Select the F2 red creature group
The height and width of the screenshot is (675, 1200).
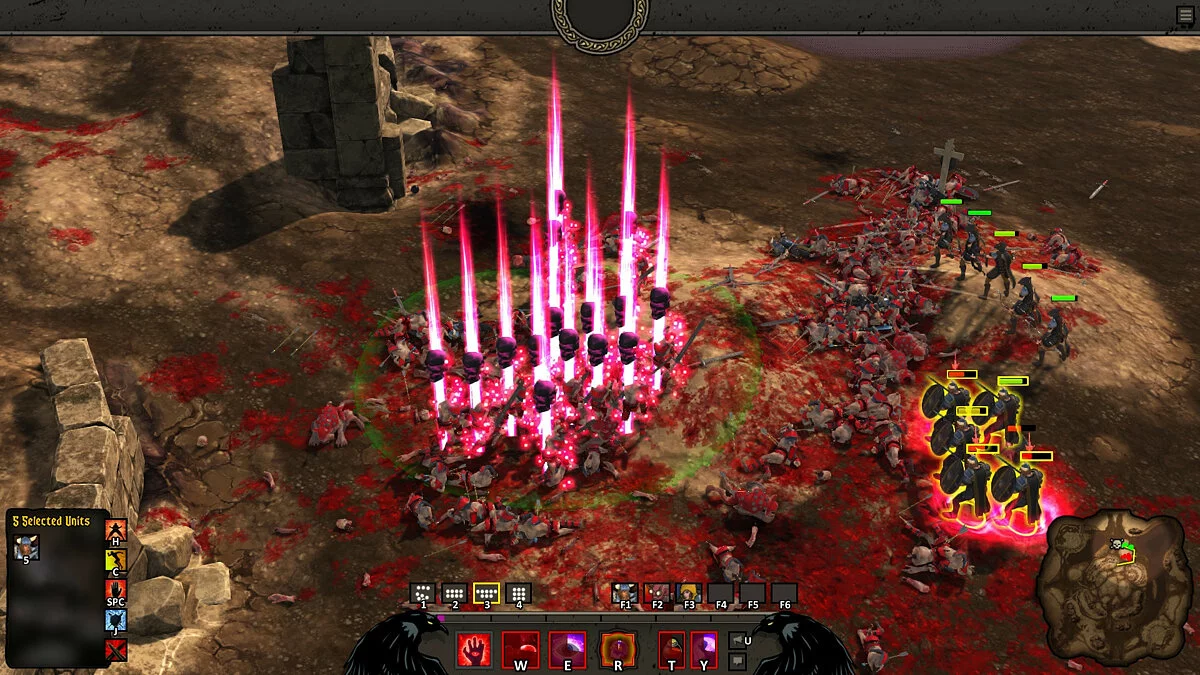[x=656, y=593]
